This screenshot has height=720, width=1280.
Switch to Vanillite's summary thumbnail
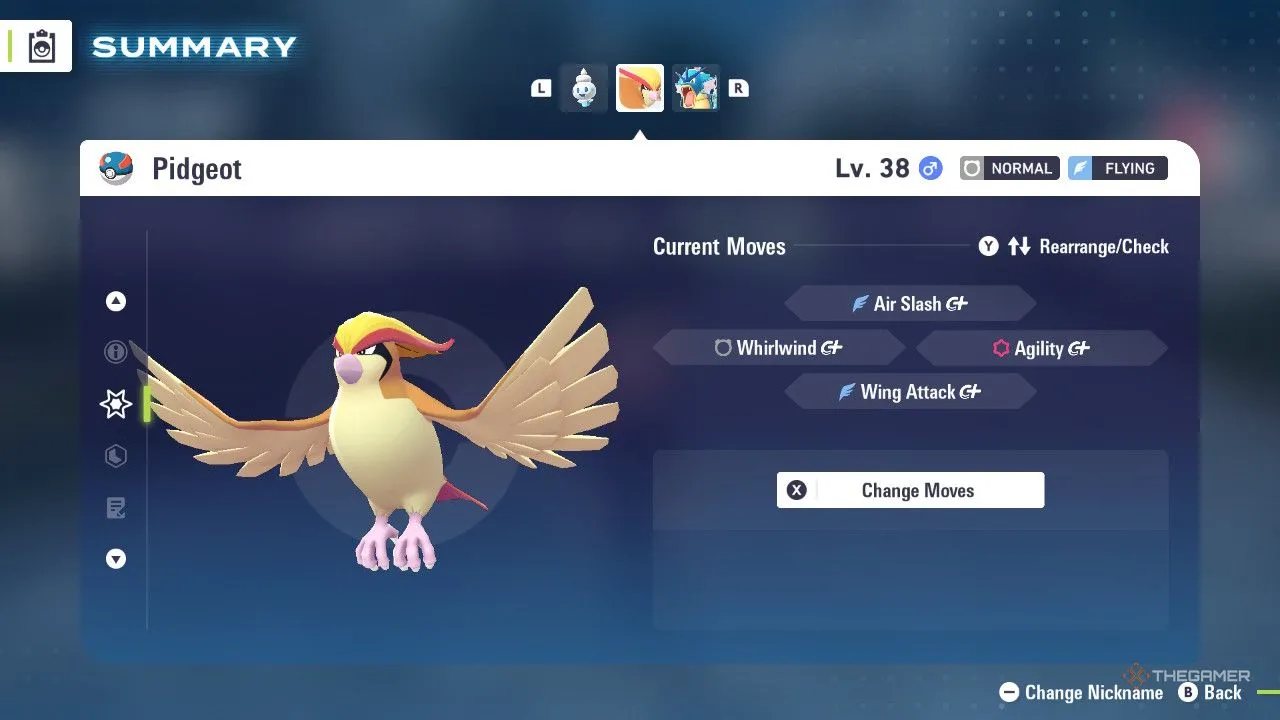click(x=583, y=87)
